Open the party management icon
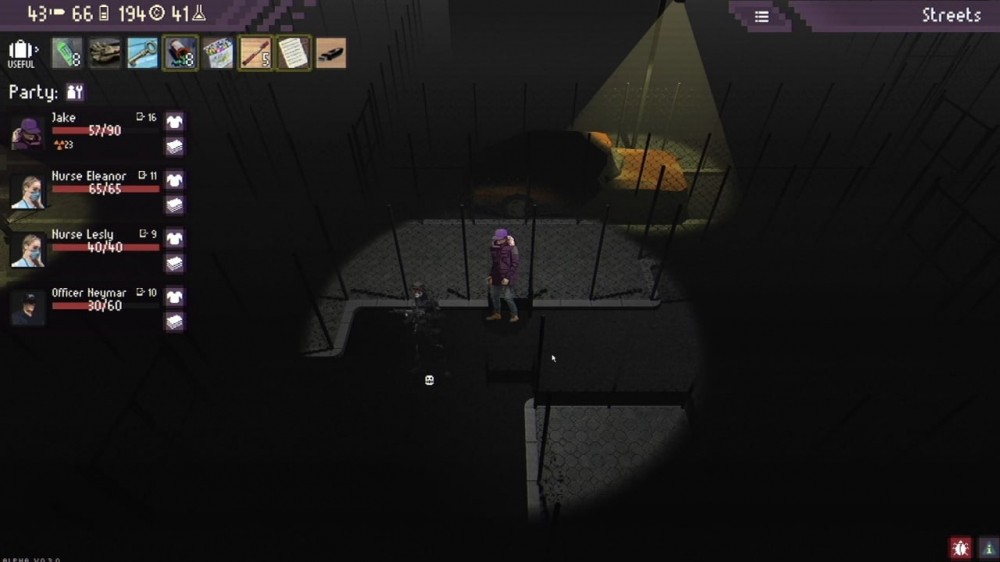The image size is (1000, 562). [75, 92]
